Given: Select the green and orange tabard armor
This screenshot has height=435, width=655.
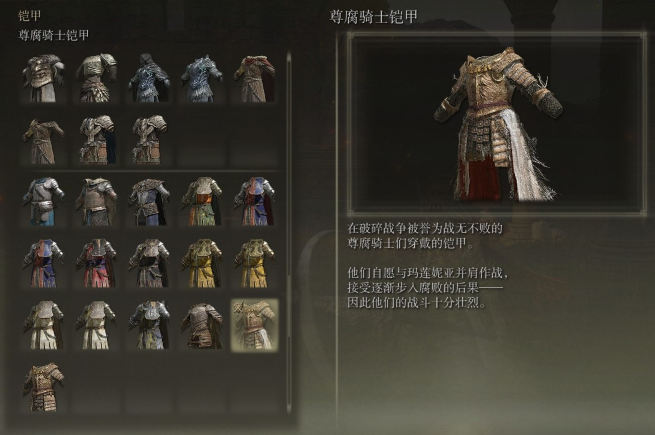Looking at the screenshot, I should tap(202, 201).
